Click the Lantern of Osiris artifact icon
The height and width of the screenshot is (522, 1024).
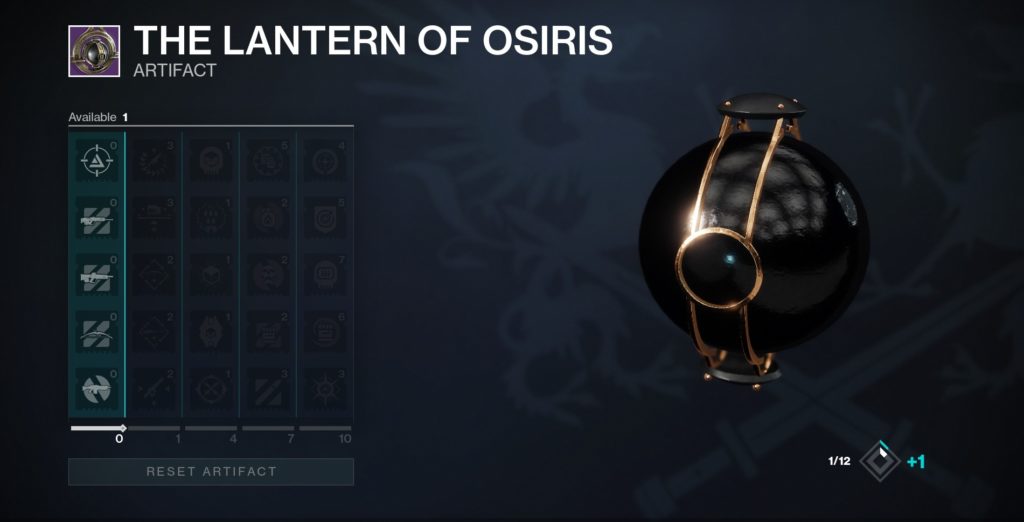[x=94, y=52]
